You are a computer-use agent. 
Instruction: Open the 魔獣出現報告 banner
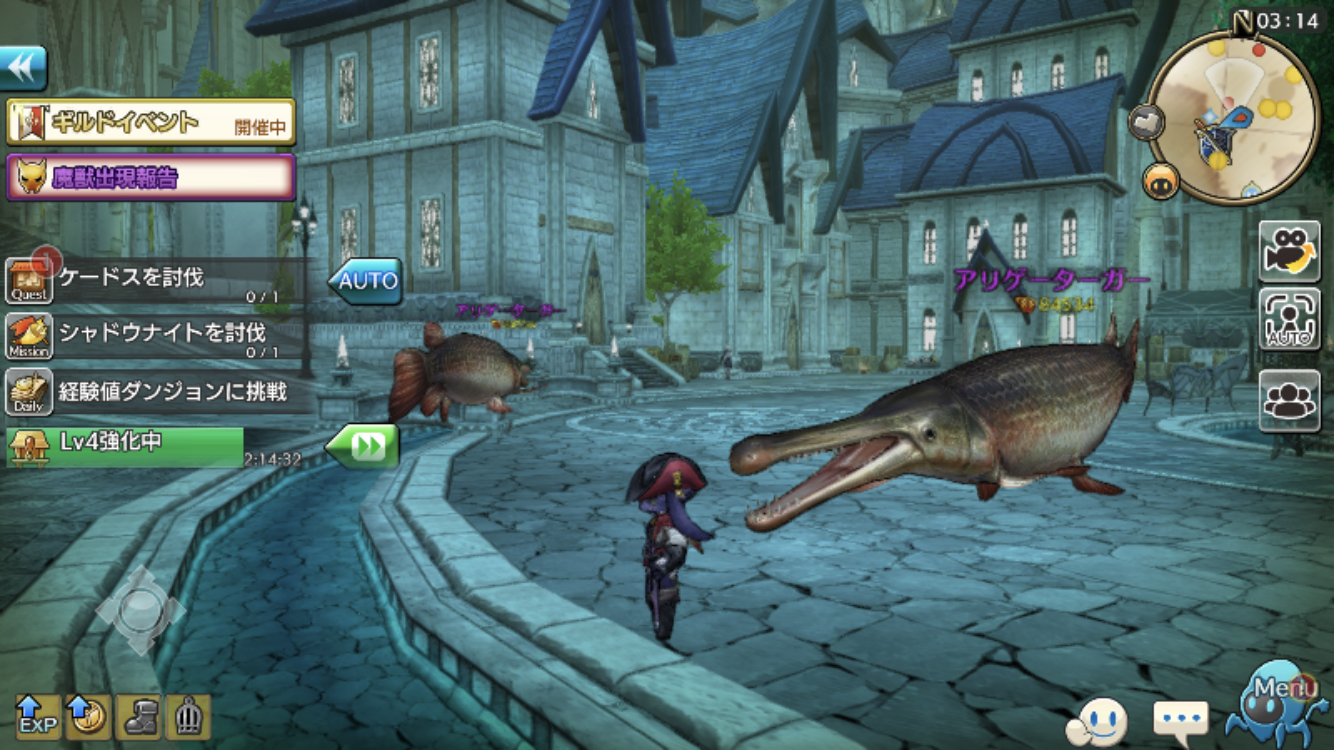(x=151, y=177)
